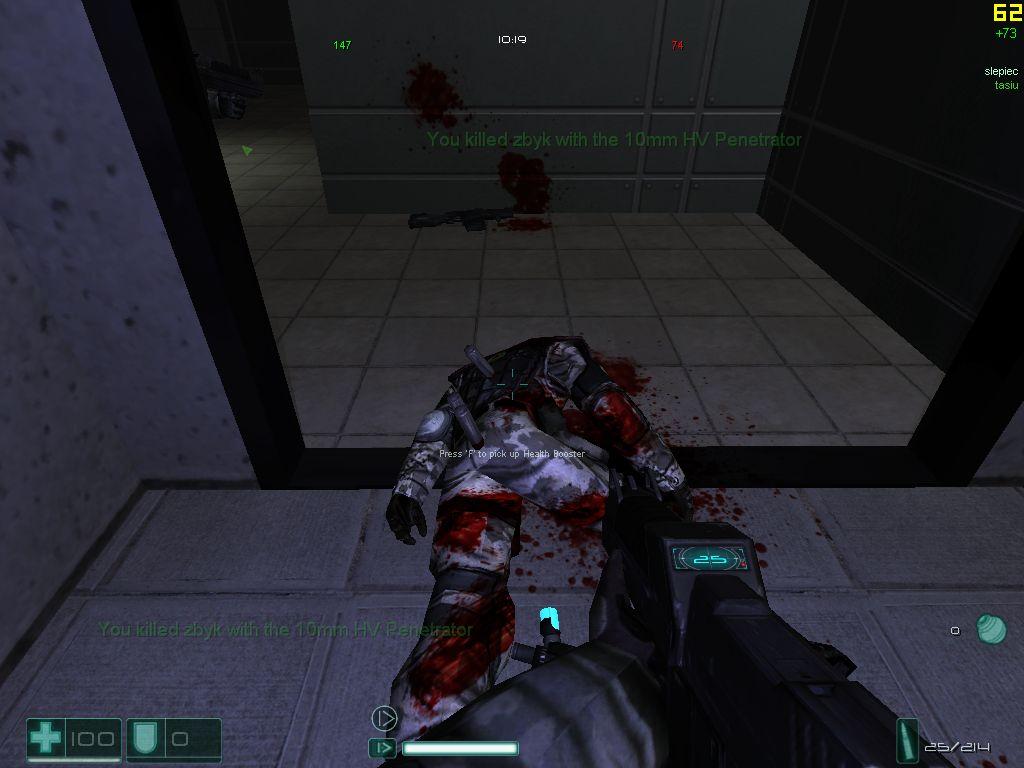Screen dimensions: 1024x768
Task: Click the square arrow icon beside the bar
Action: (x=382, y=748)
